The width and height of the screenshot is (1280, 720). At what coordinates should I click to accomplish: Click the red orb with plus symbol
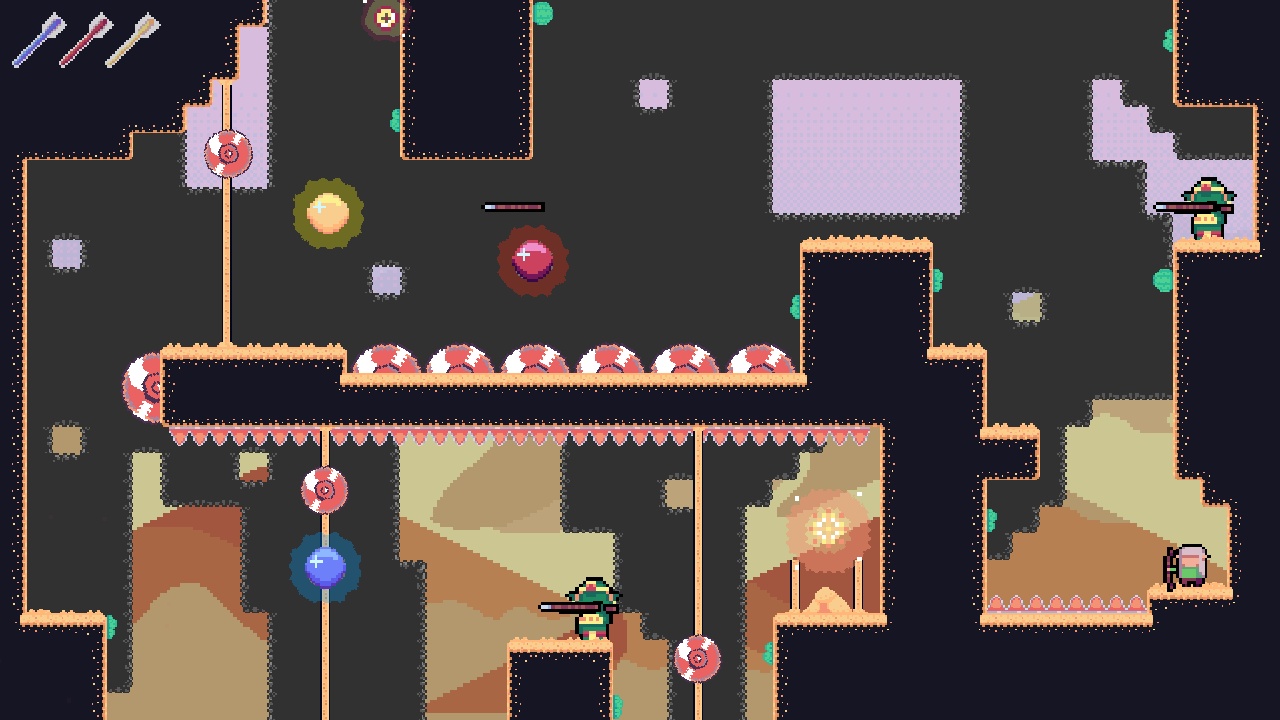point(532,258)
